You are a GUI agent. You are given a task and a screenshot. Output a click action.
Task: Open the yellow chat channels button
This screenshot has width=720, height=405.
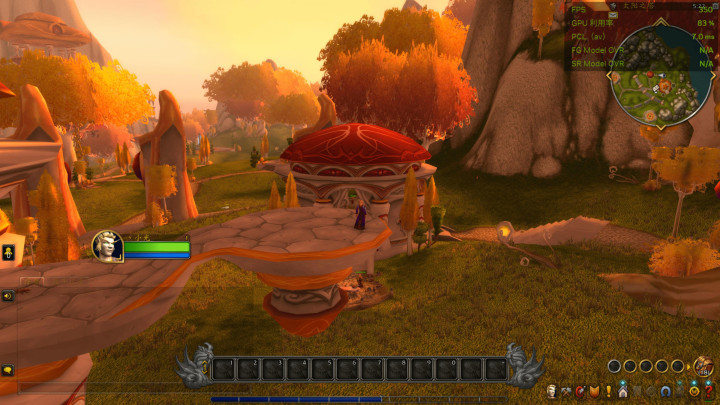[x=7, y=251]
